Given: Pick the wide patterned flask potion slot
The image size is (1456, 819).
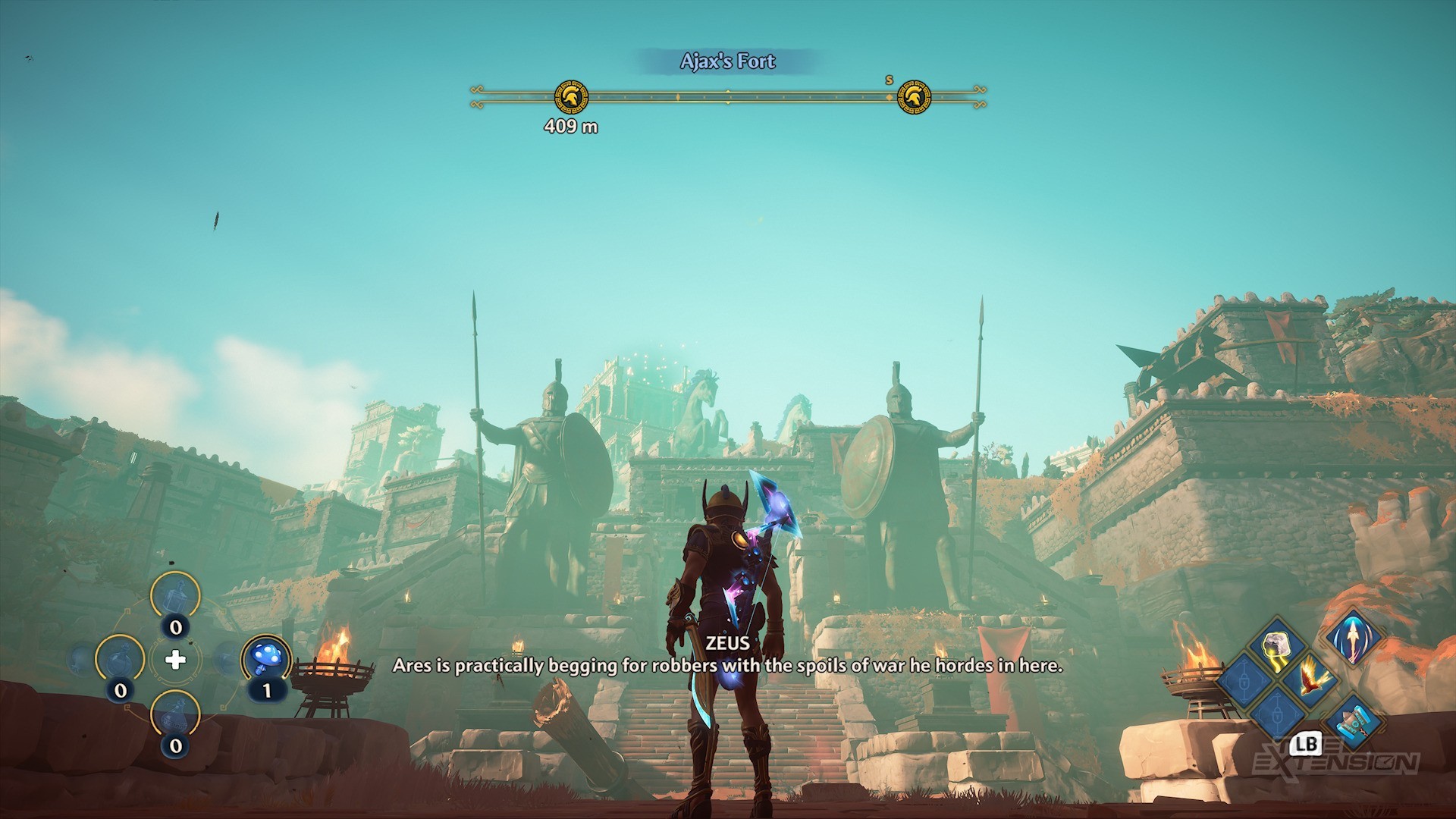Looking at the screenshot, I should tap(175, 715).
